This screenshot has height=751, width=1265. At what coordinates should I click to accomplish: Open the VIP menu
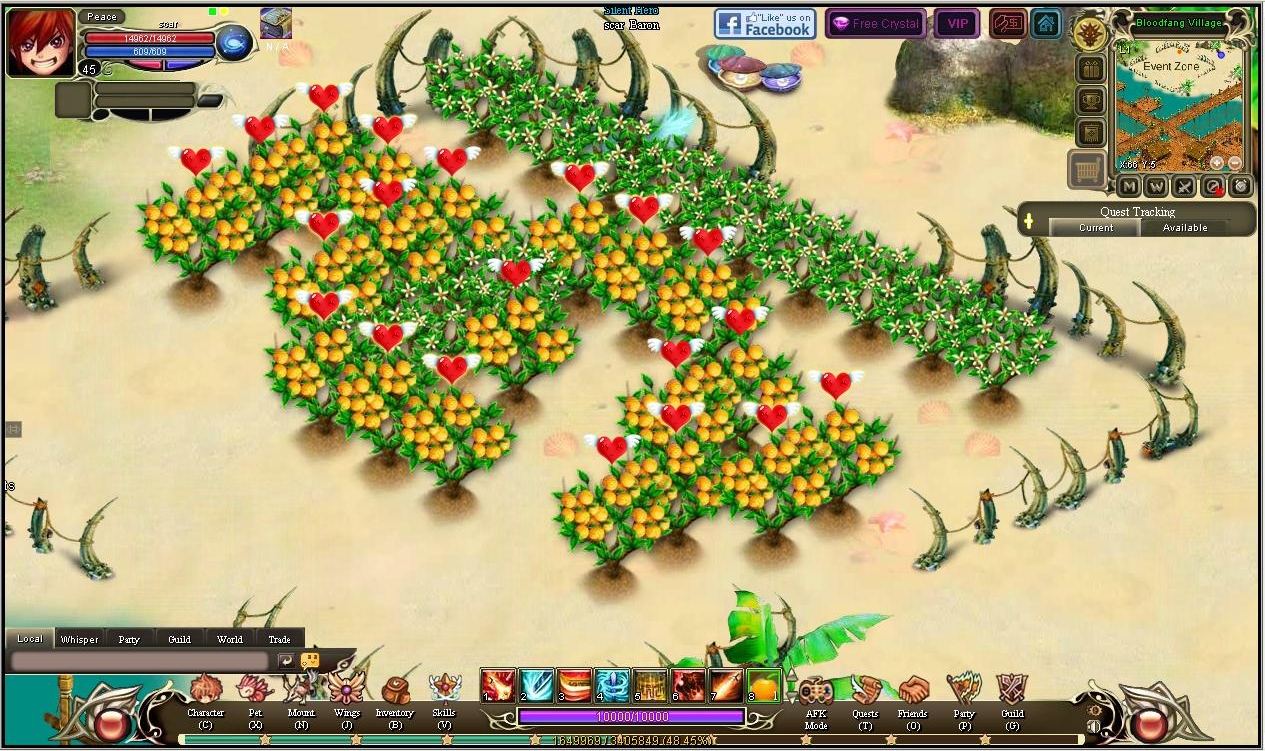(x=957, y=24)
